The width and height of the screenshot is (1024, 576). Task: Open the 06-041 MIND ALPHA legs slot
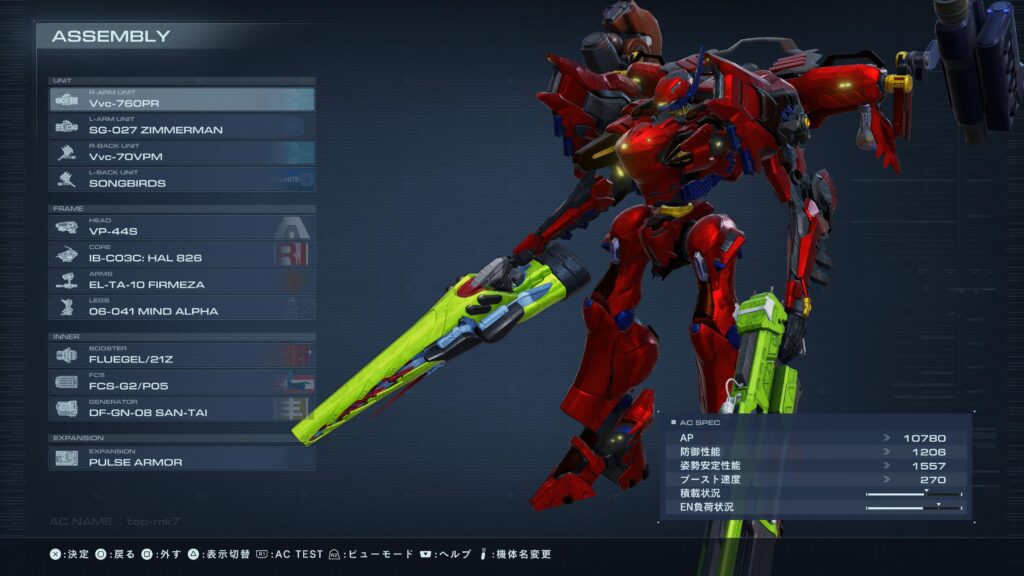[x=182, y=308]
